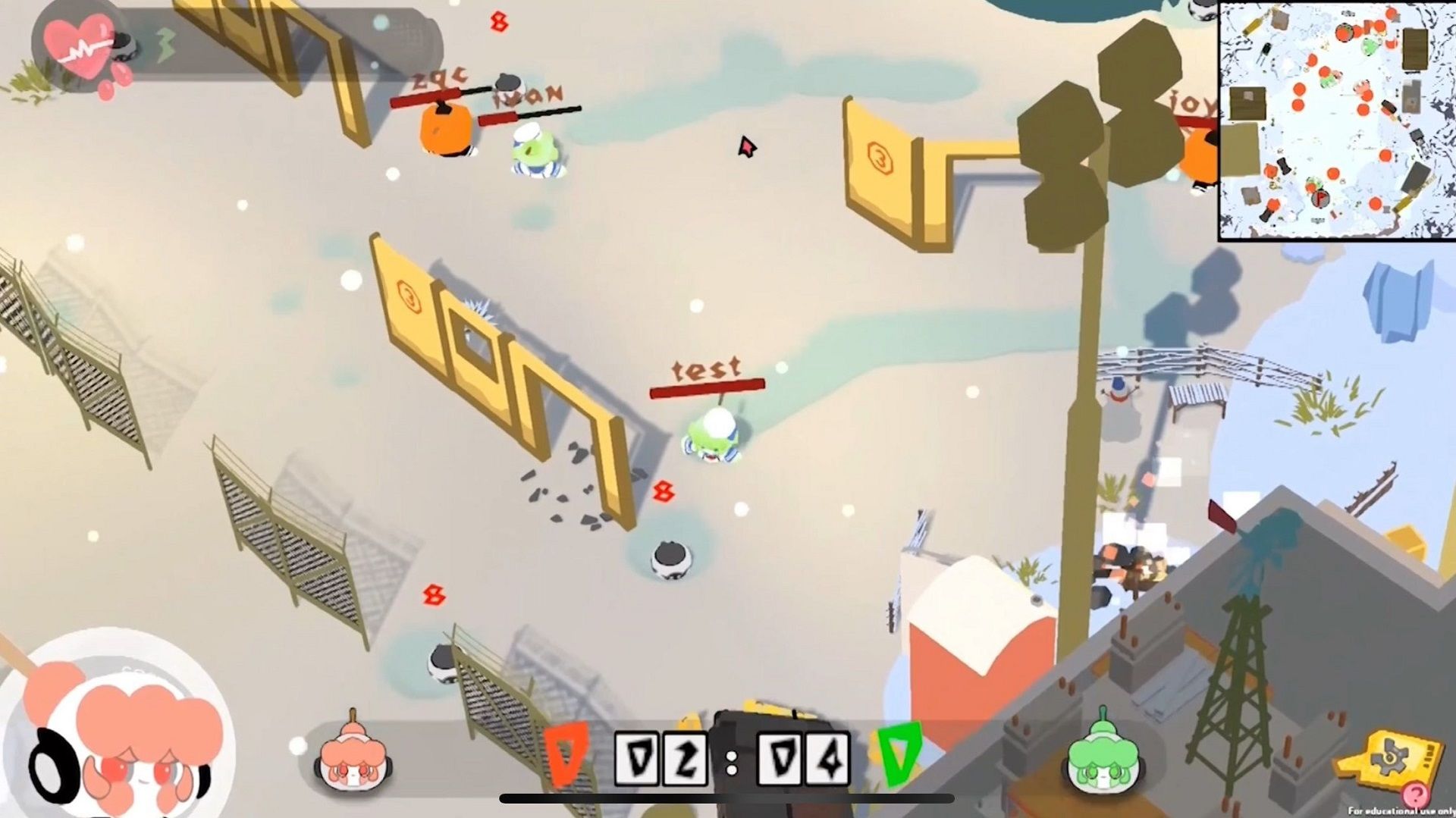
Task: Click the pink question mark help button
Action: [1414, 795]
